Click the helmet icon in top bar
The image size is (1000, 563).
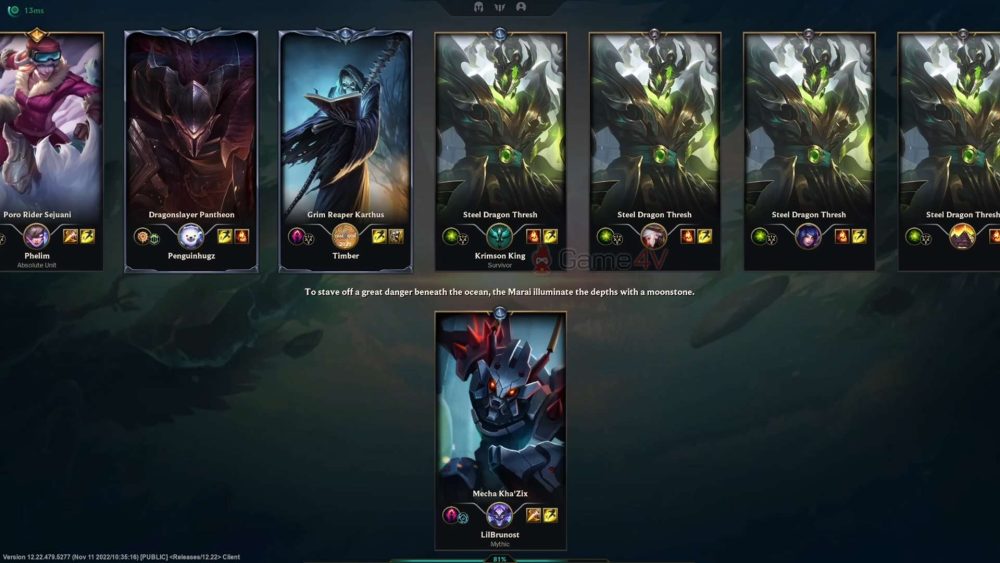tap(479, 7)
